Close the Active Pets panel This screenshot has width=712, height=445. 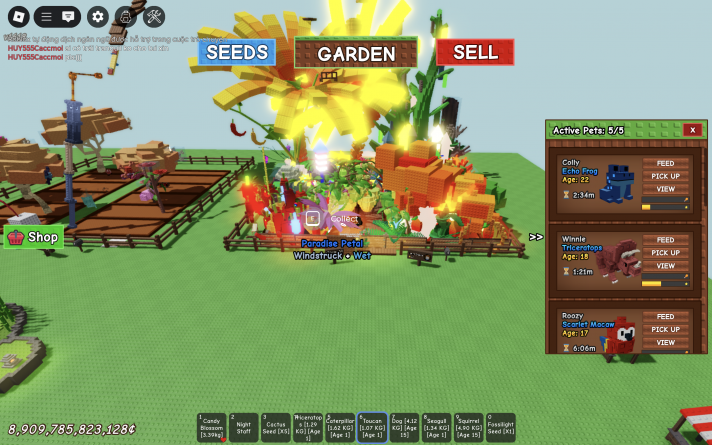click(x=692, y=130)
